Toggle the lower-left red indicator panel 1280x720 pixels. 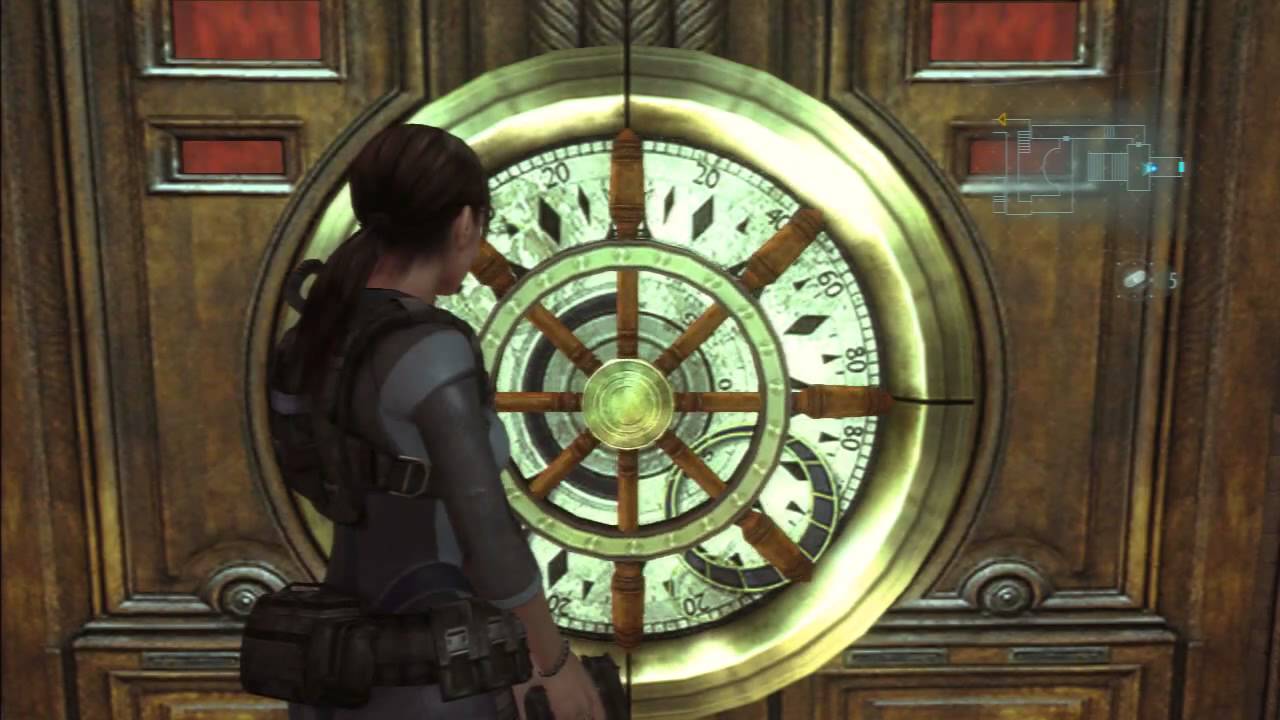[237, 155]
